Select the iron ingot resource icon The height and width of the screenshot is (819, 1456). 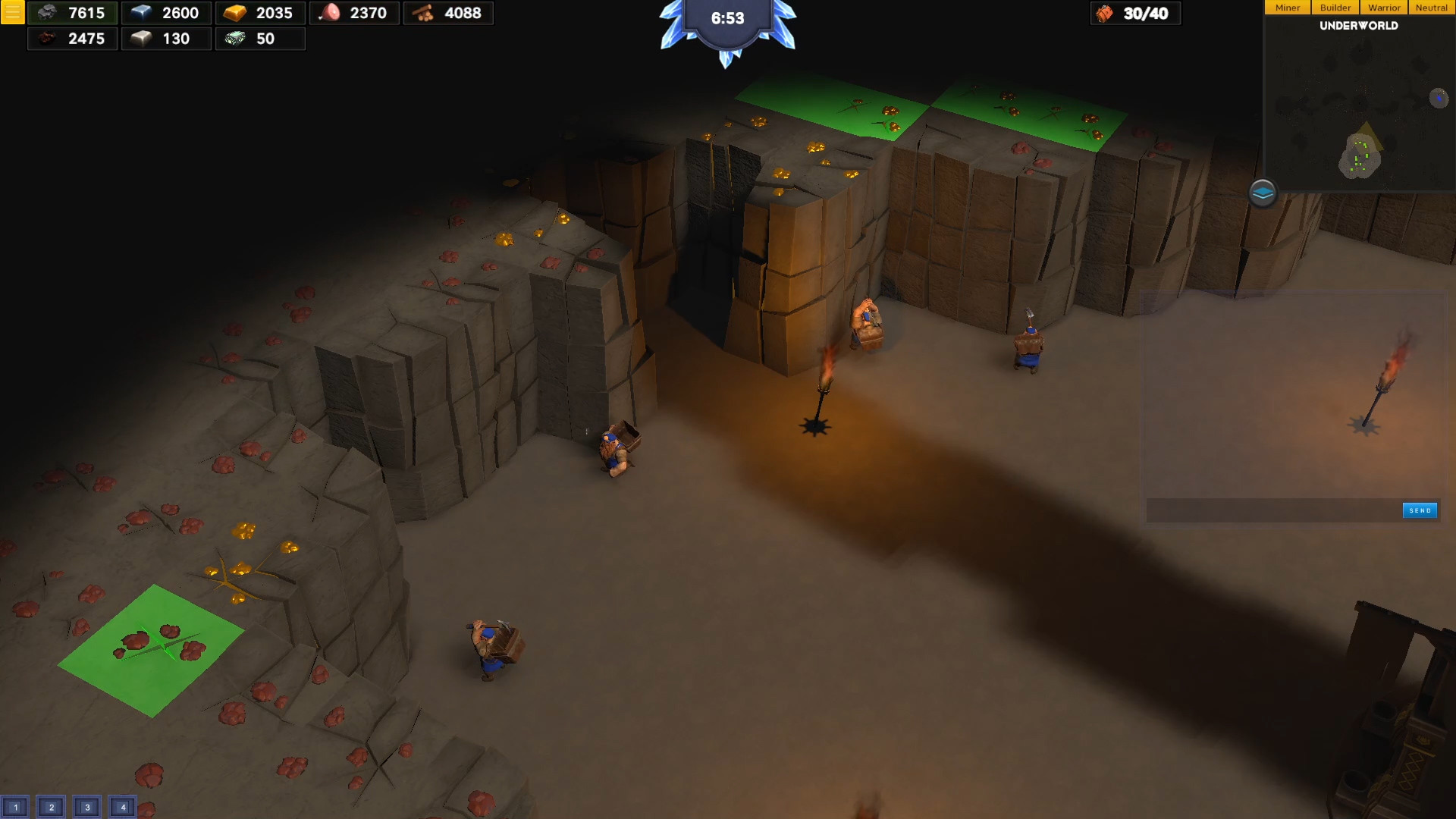point(143,13)
